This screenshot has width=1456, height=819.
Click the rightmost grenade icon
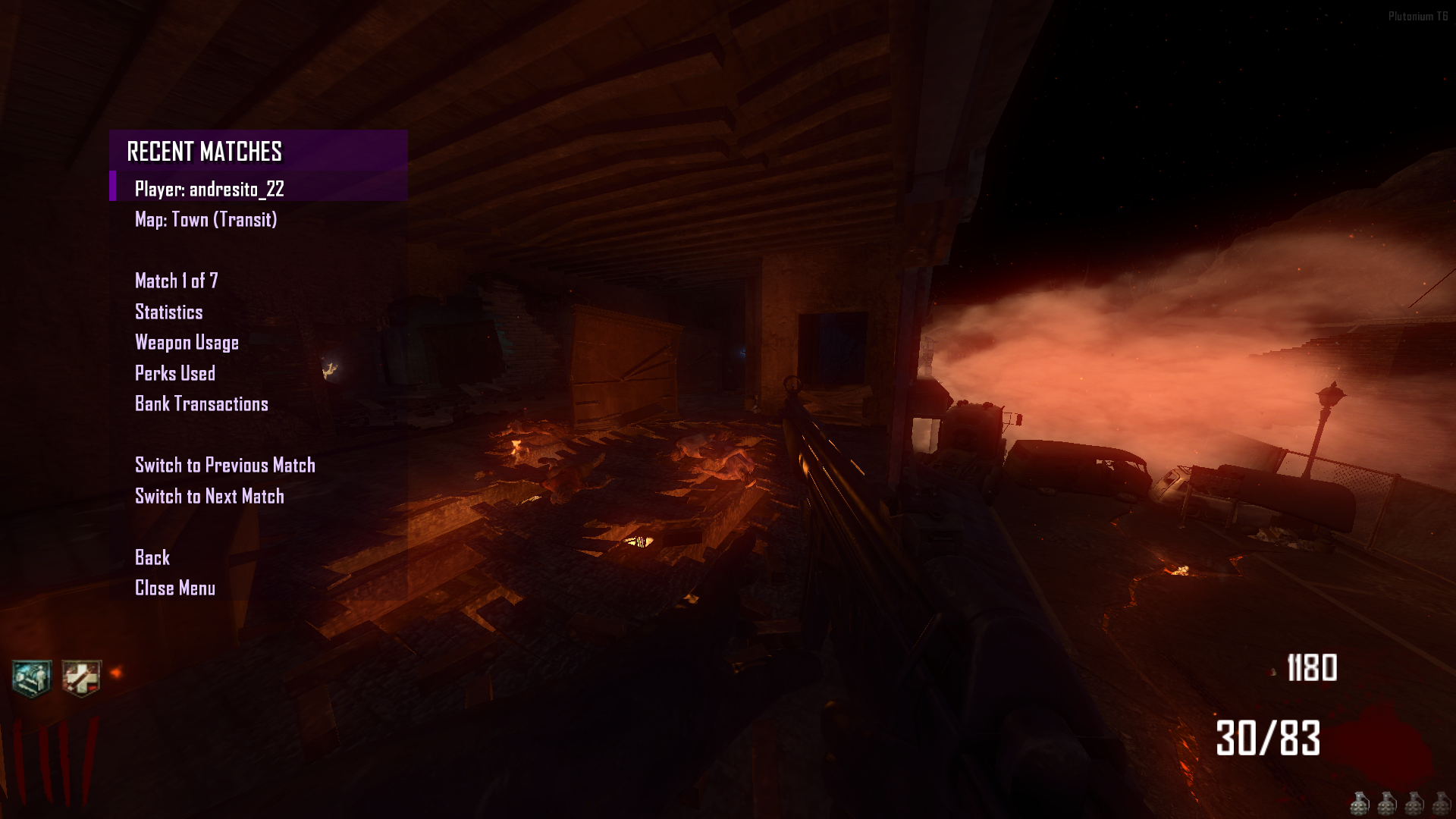point(1440,805)
